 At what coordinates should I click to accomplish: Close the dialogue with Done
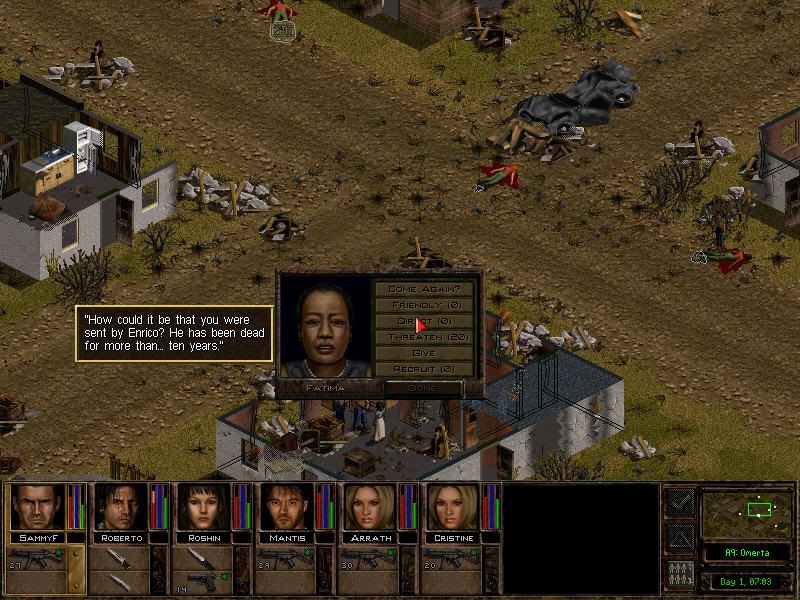[423, 387]
